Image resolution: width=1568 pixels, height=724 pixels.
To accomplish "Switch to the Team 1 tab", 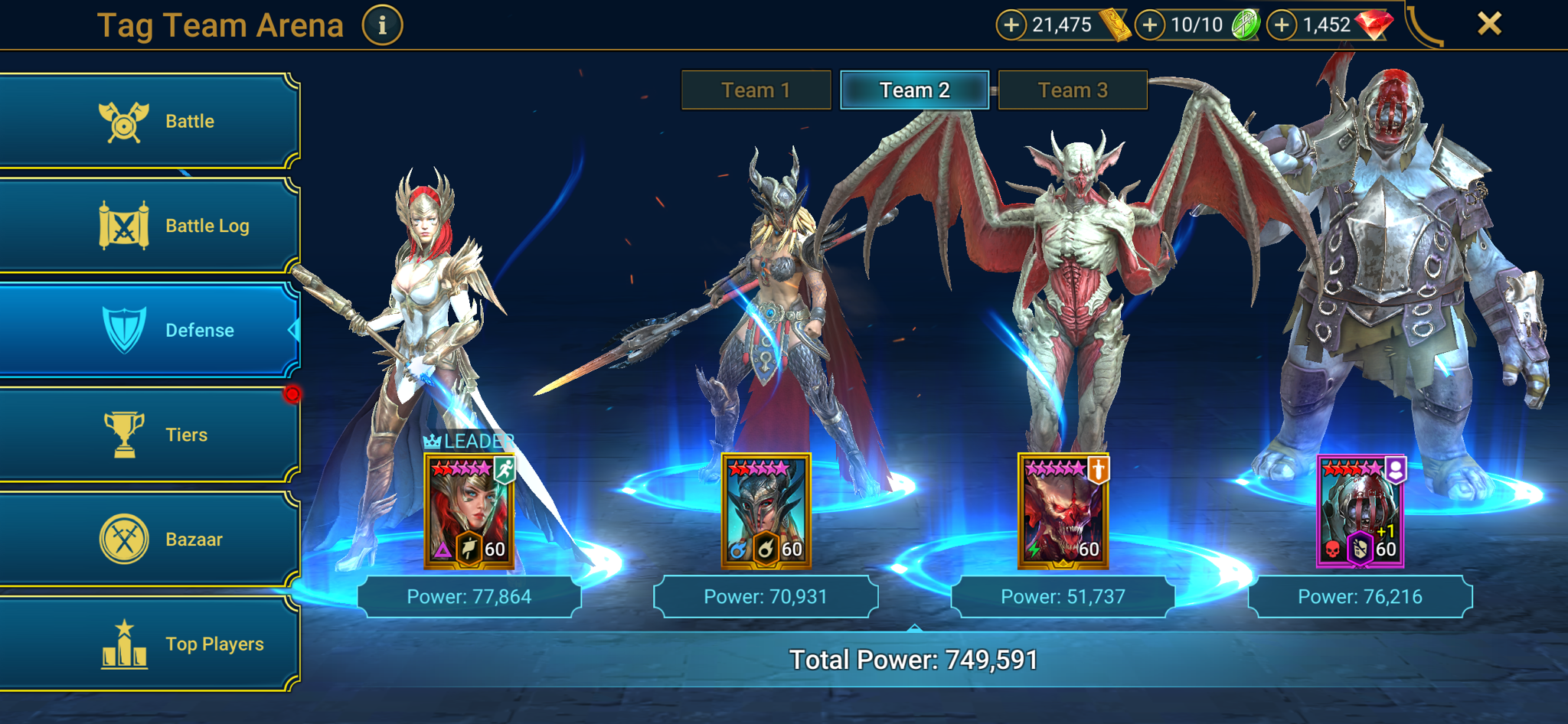I will click(x=755, y=90).
